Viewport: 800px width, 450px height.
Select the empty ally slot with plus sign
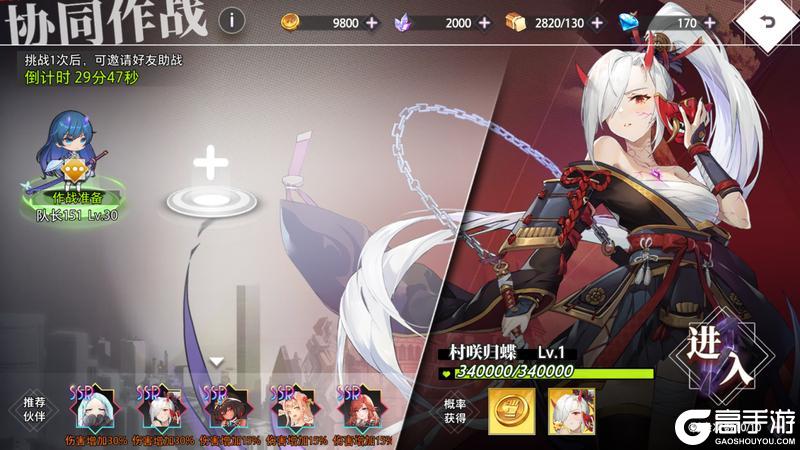point(209,183)
